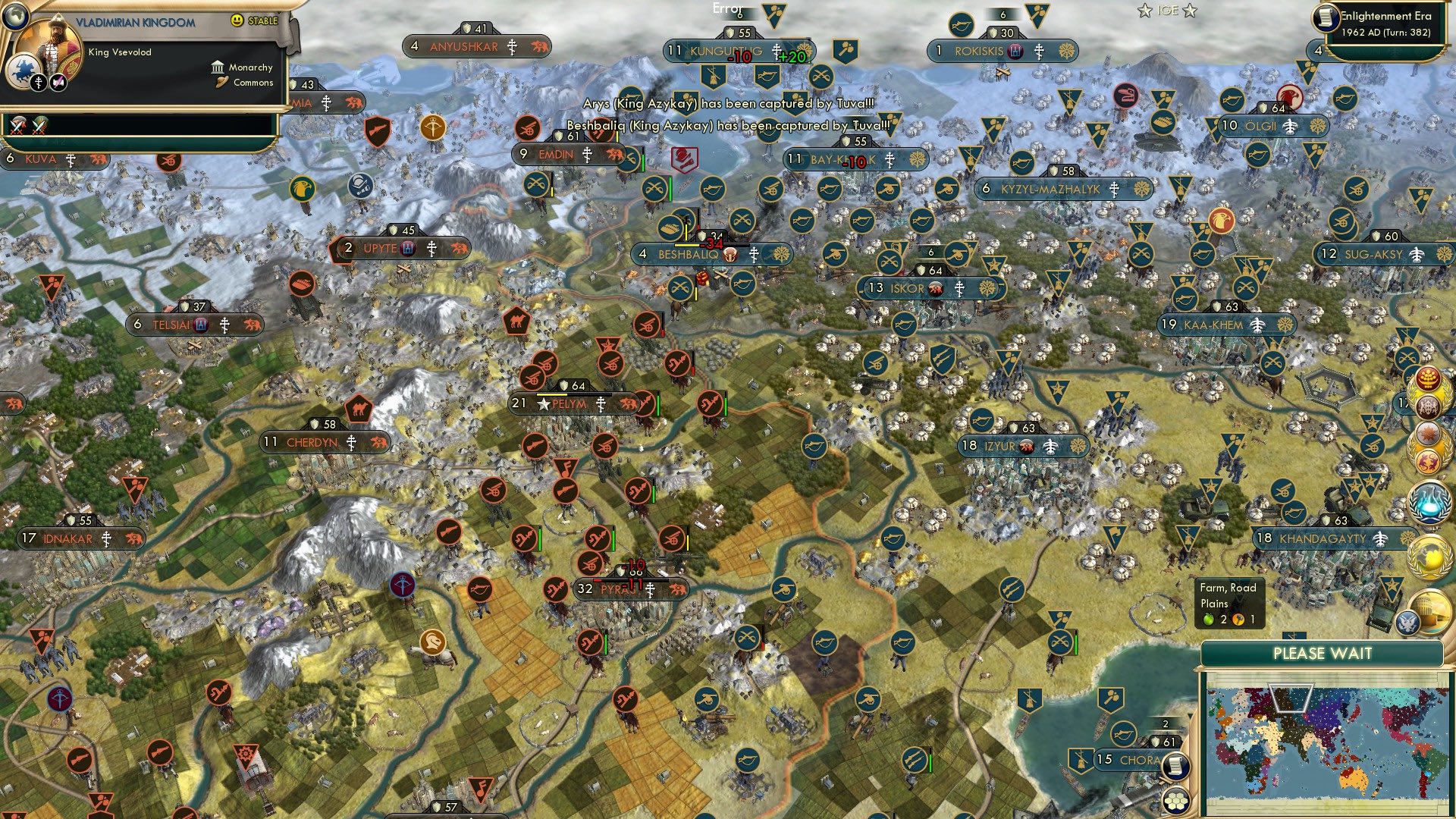Click the Commons policy hat icon
Image resolution: width=1456 pixels, height=819 pixels.
coord(222,82)
